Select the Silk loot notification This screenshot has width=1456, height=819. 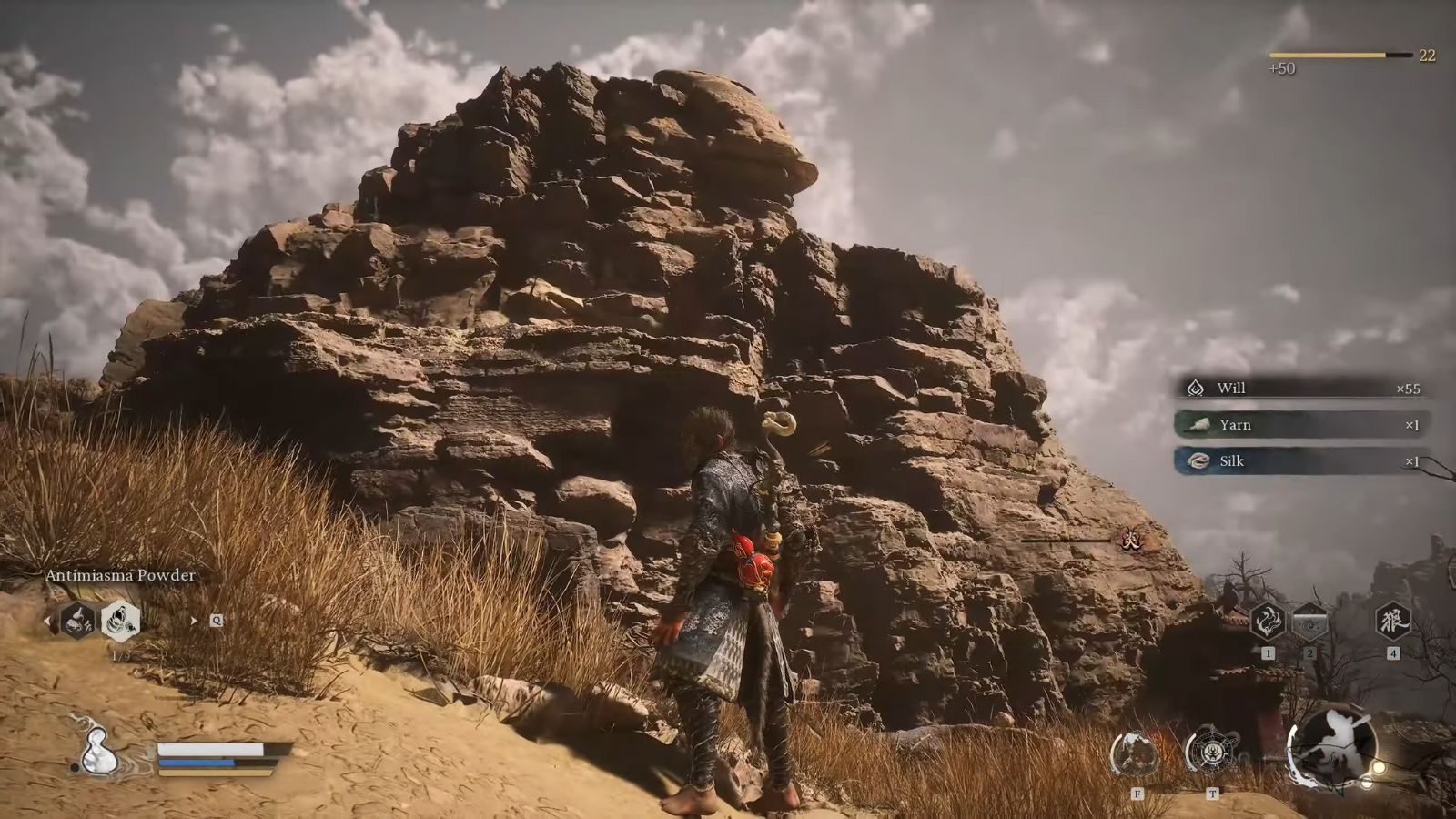point(1301,461)
